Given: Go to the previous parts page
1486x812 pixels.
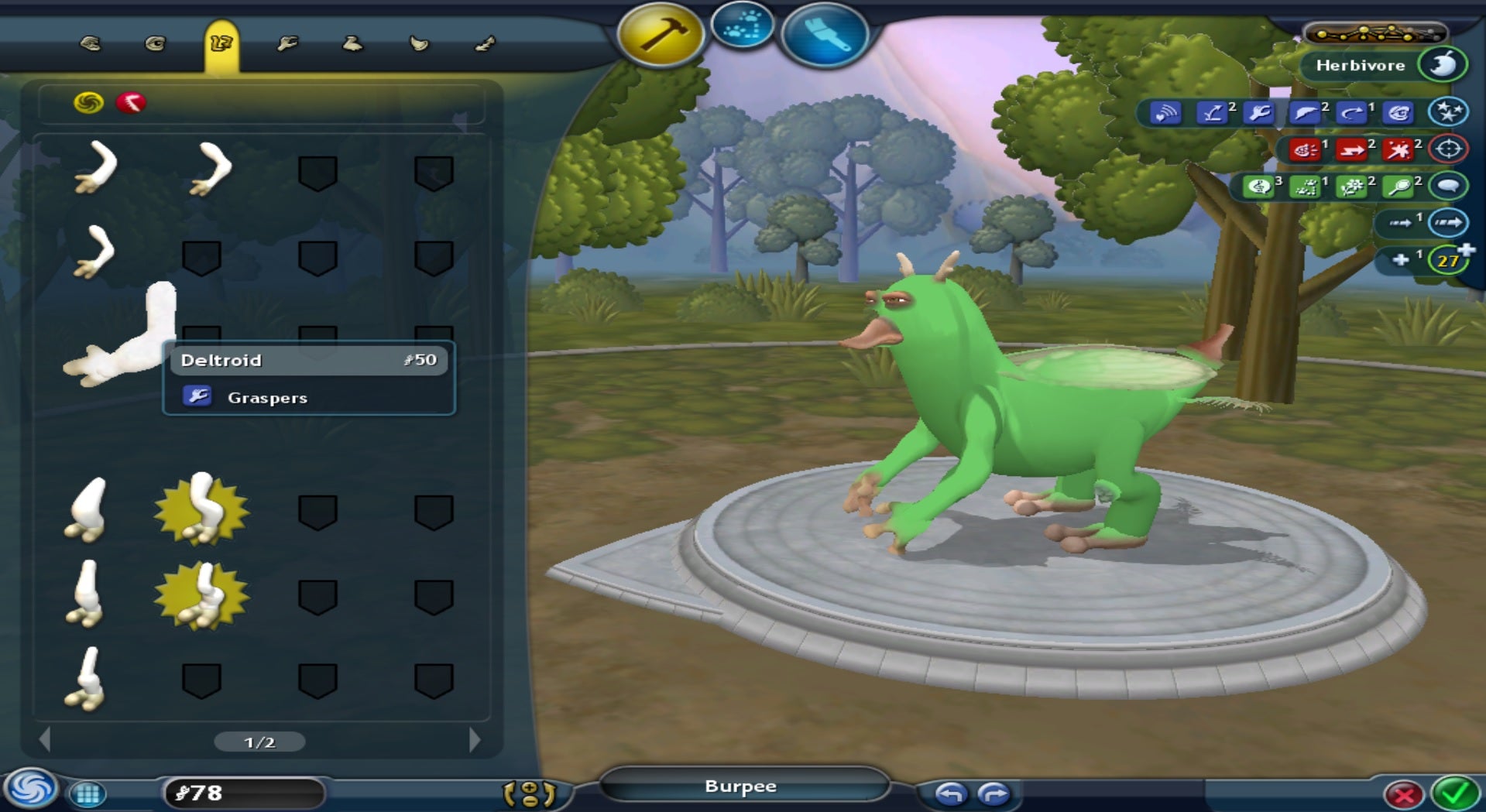Looking at the screenshot, I should pyautogui.click(x=45, y=741).
